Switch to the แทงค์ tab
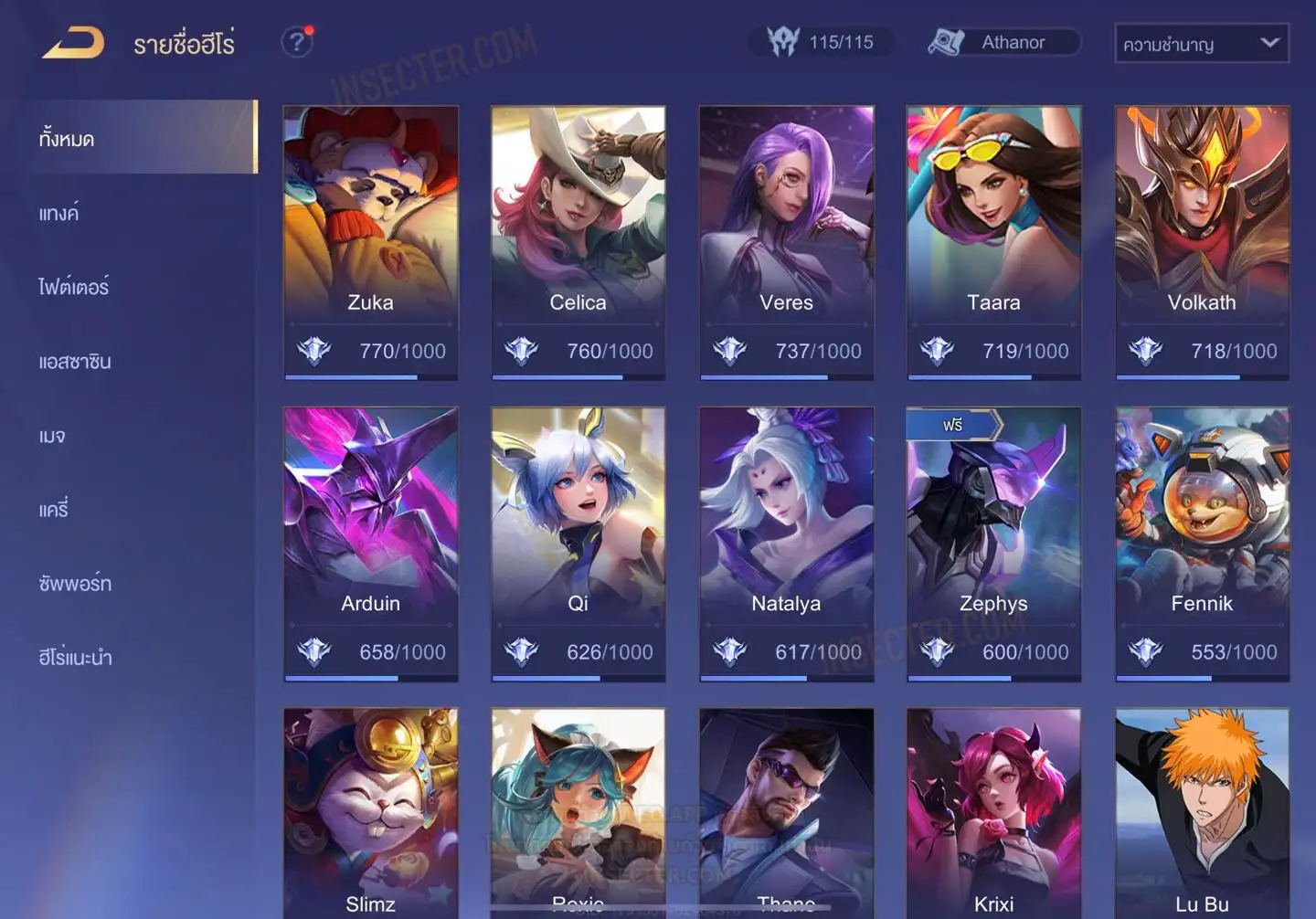 (x=59, y=214)
